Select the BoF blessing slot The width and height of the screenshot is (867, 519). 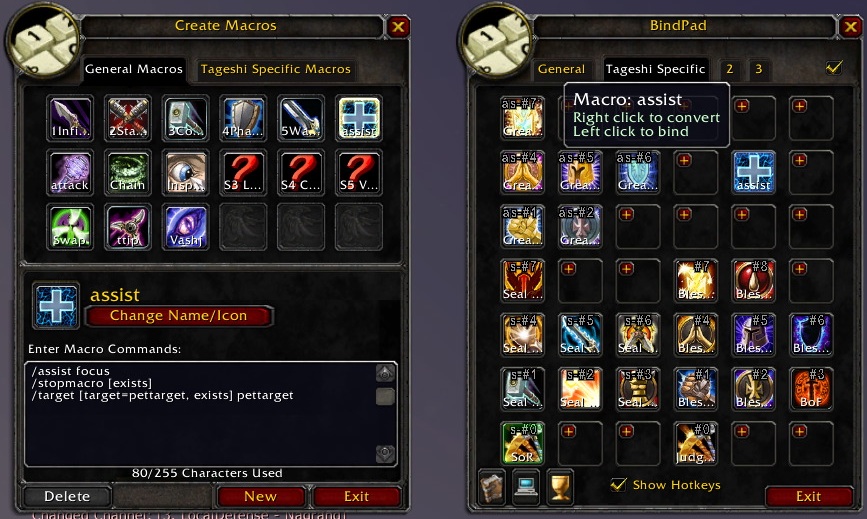coord(812,388)
